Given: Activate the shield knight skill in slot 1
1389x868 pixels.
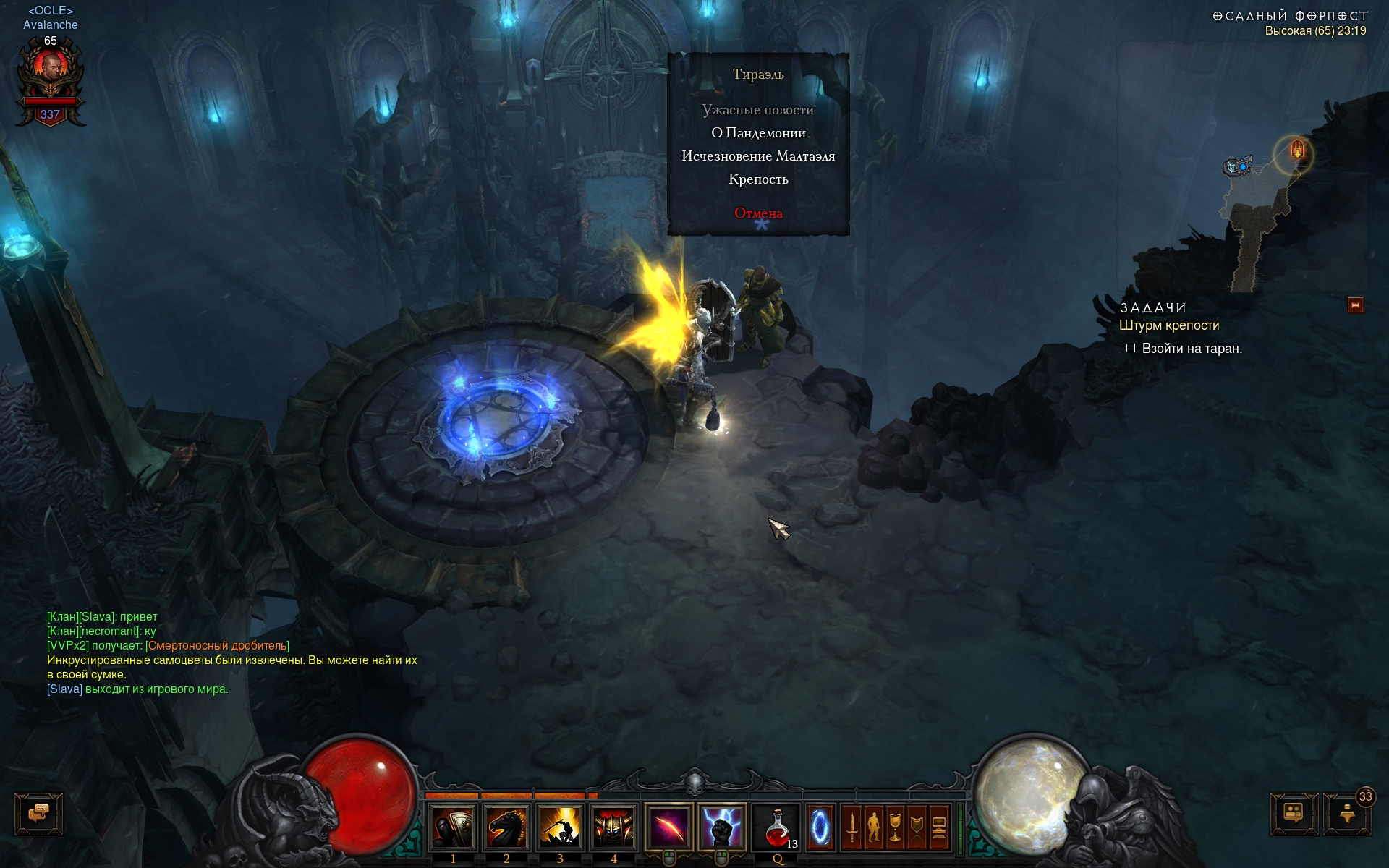Looking at the screenshot, I should click(x=453, y=827).
